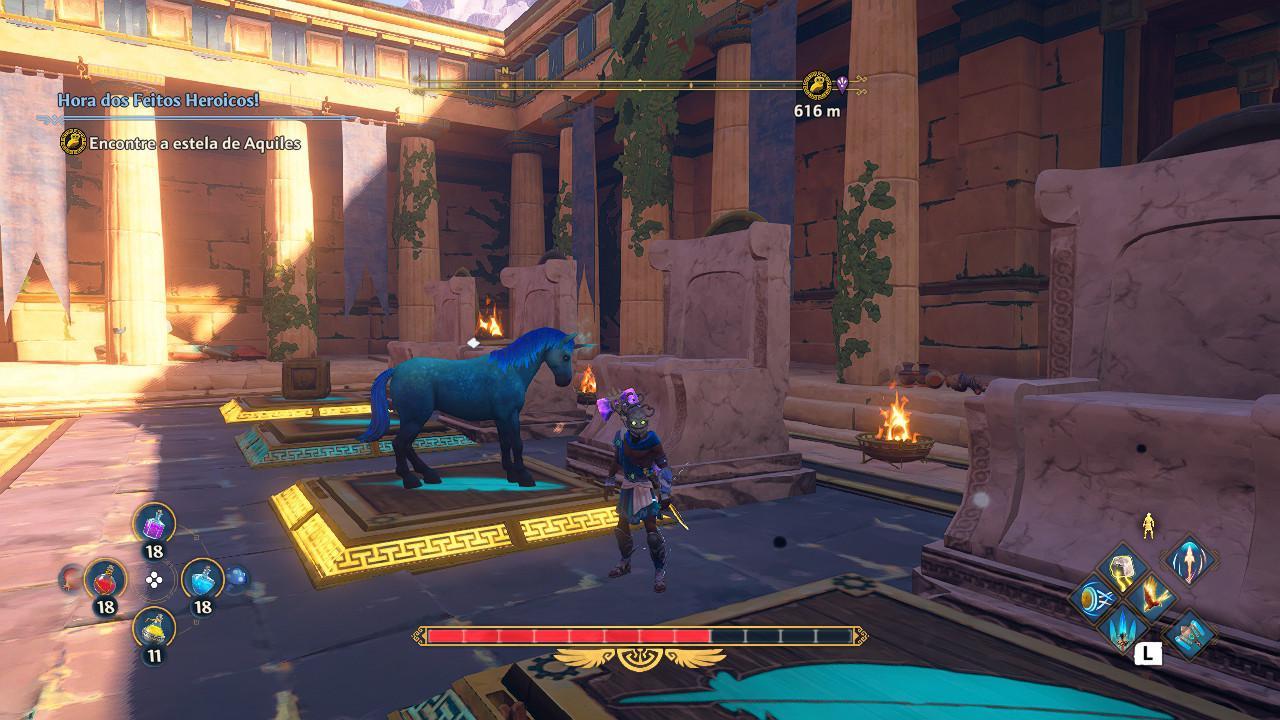Use the blue stamina potion
The height and width of the screenshot is (720, 1280).
(x=202, y=579)
